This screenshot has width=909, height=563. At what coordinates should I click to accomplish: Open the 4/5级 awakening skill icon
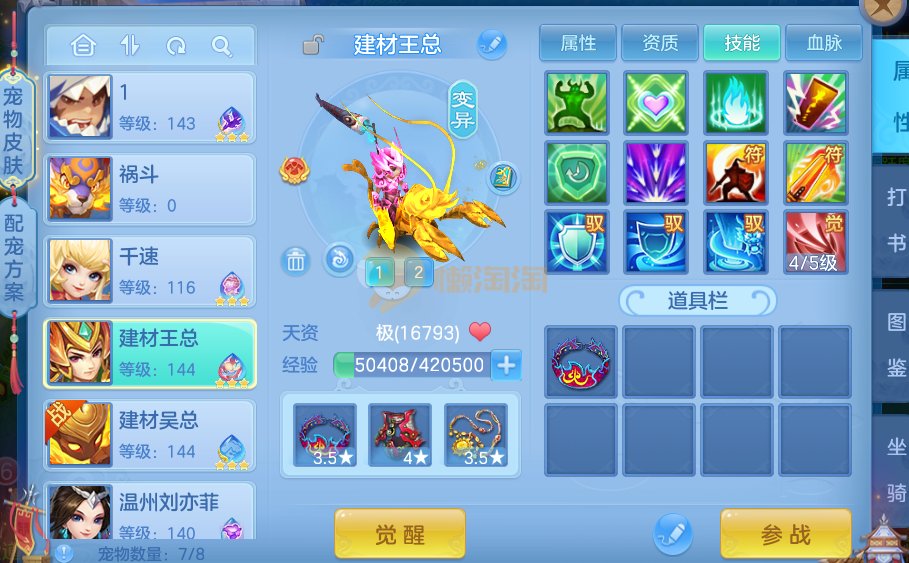pos(815,242)
